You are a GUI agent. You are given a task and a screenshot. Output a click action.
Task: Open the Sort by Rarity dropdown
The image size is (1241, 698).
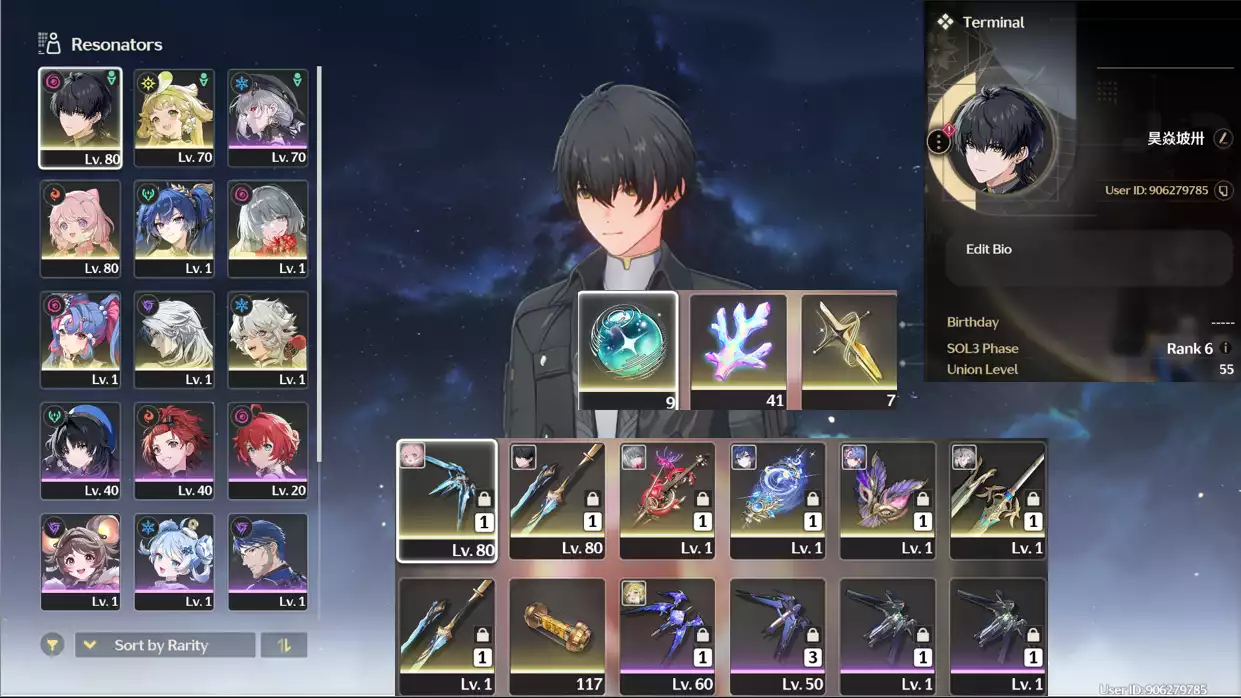tap(164, 645)
